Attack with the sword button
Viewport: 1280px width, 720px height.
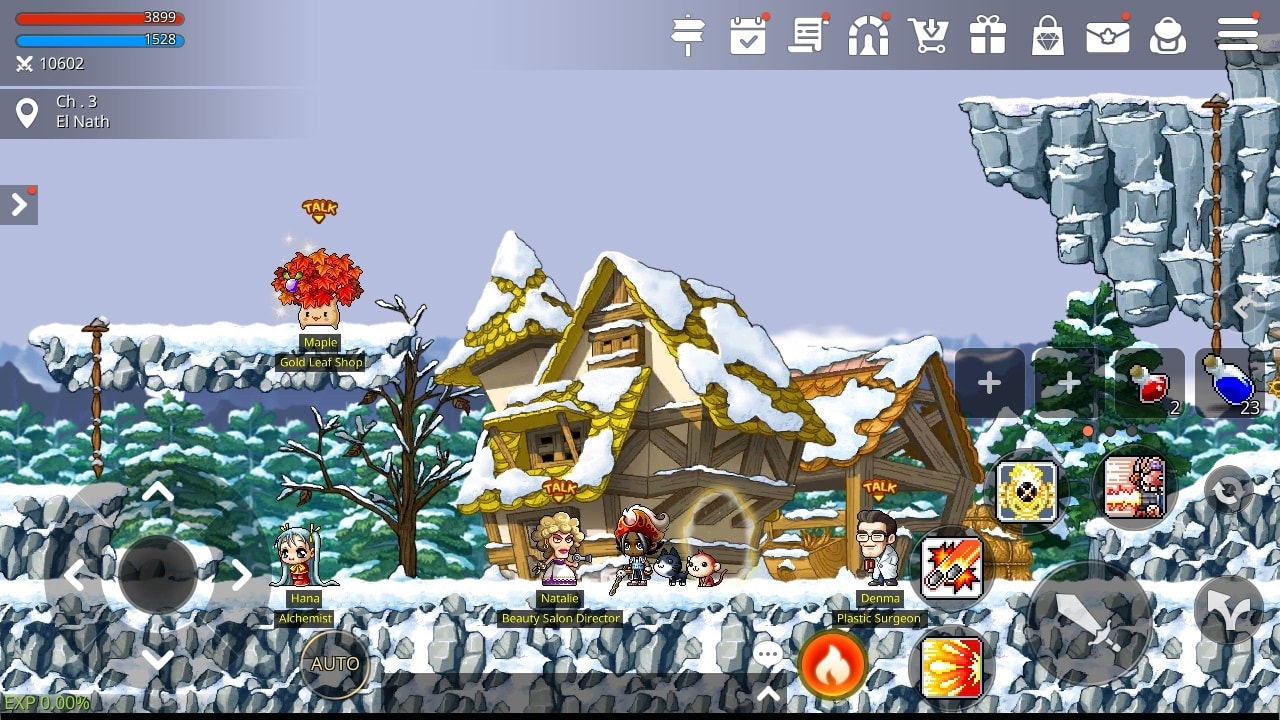1090,623
